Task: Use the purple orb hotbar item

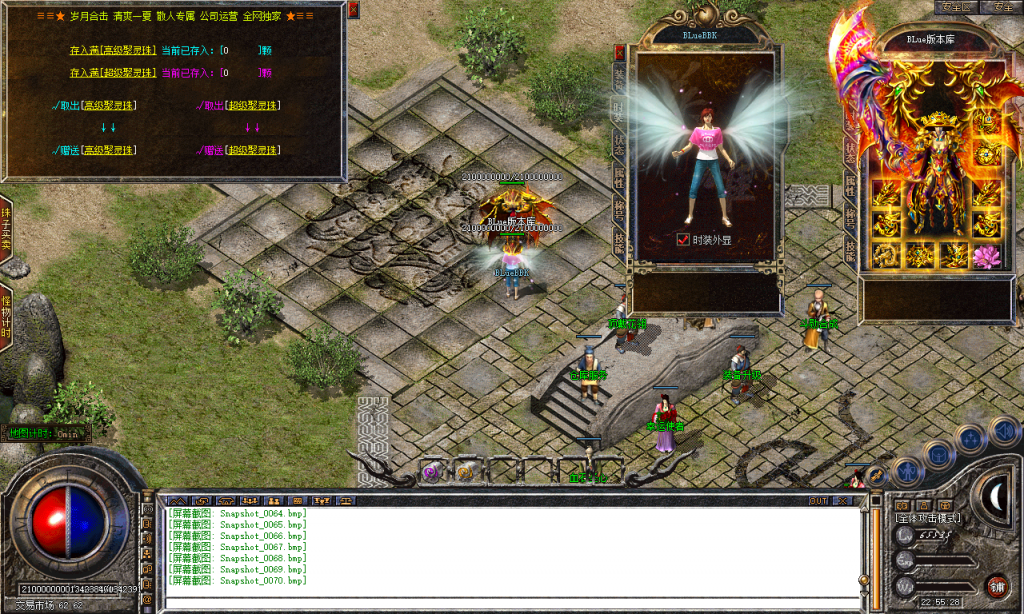Action: coord(431,471)
